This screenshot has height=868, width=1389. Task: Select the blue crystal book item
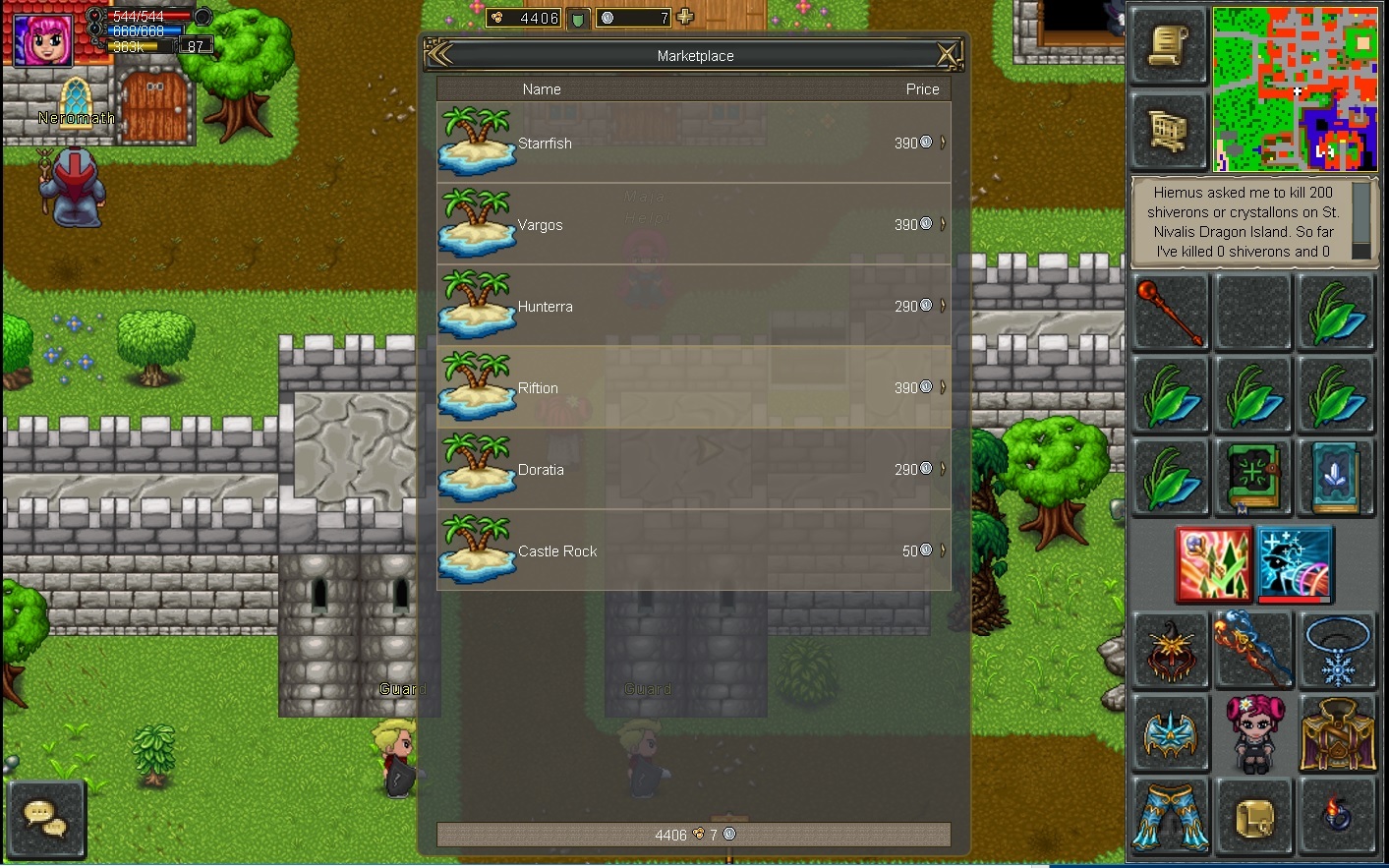click(1335, 477)
